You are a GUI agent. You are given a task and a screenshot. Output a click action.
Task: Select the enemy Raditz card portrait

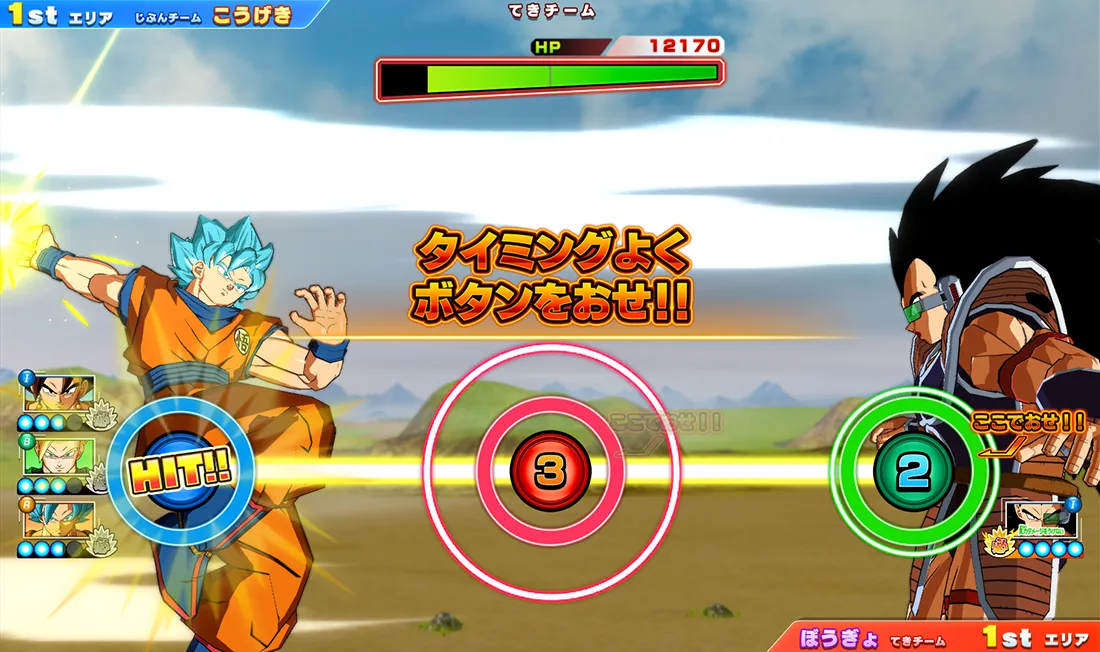tap(1042, 520)
